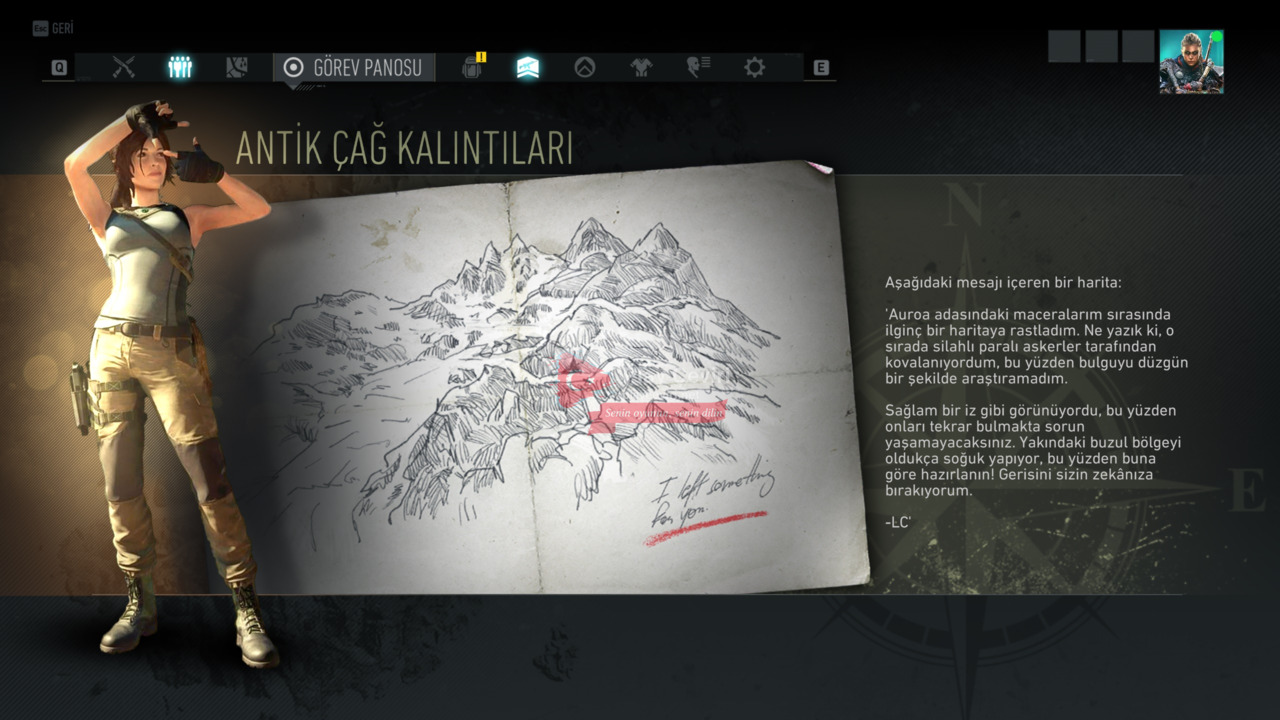Switch to the glowing weapon crate tab
Image resolution: width=1280 pixels, height=720 pixels.
[x=528, y=67]
